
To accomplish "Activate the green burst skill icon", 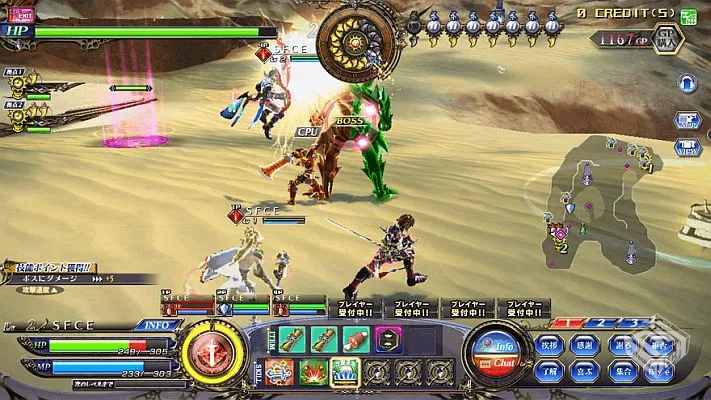I will (312, 372).
